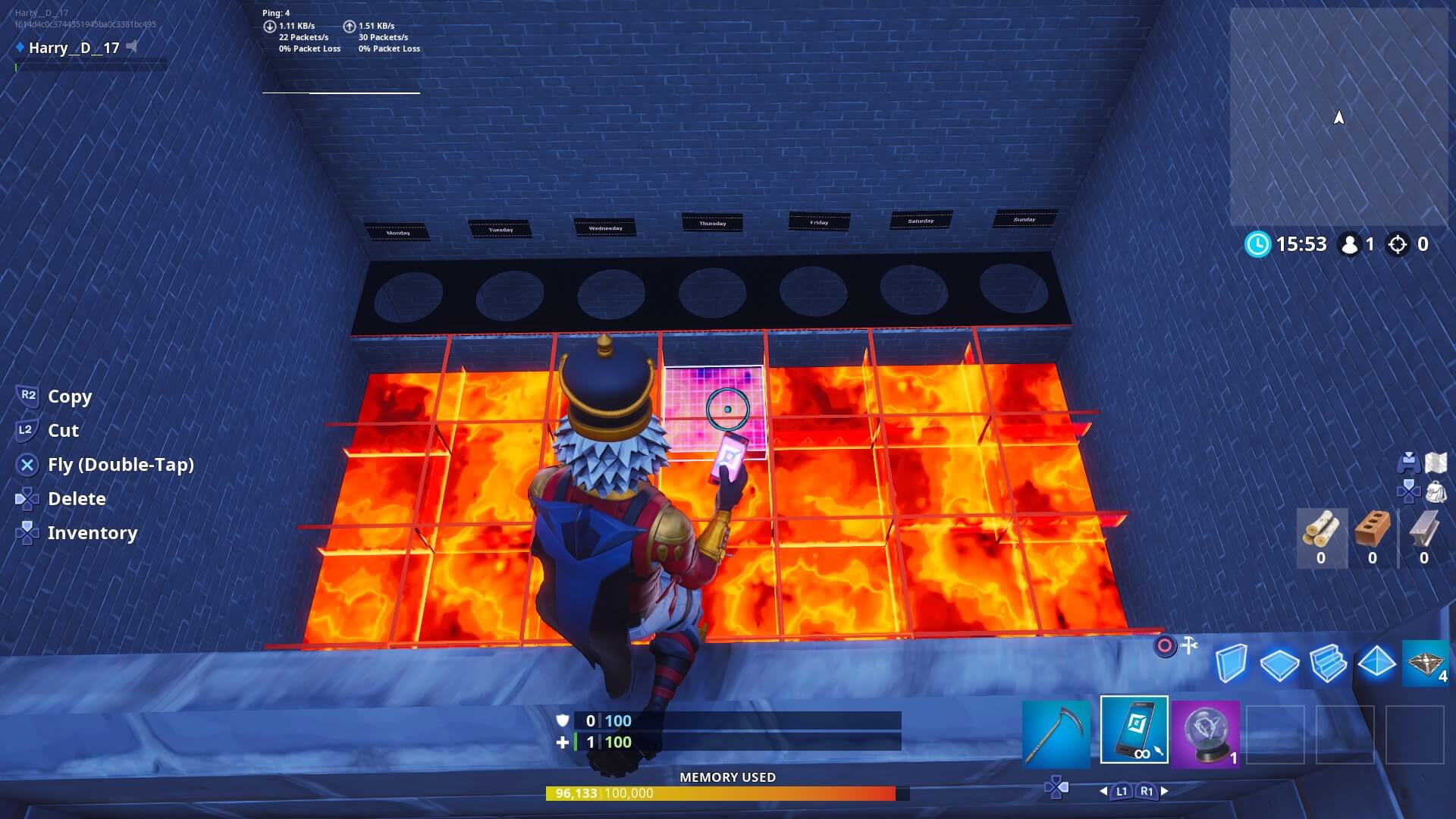The height and width of the screenshot is (819, 1456).
Task: Click the Delete action option
Action: (77, 498)
